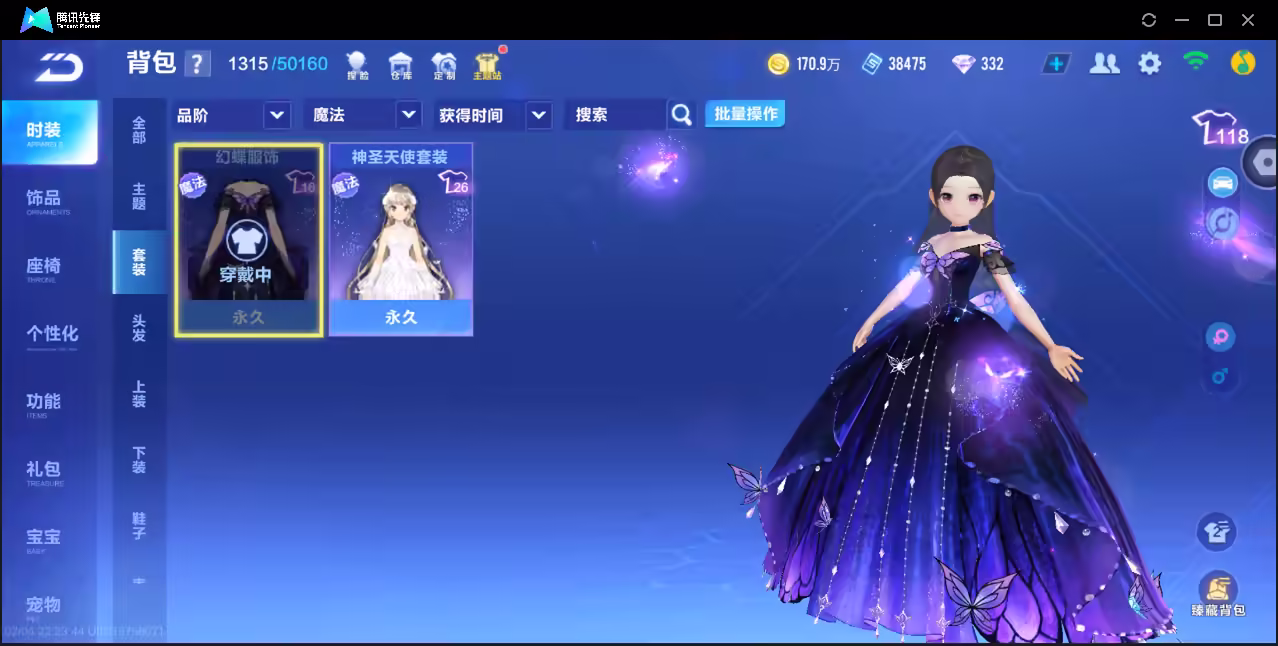Open the 主题站 theme station icon
Viewport: 1278px width, 646px height.
click(x=487, y=66)
